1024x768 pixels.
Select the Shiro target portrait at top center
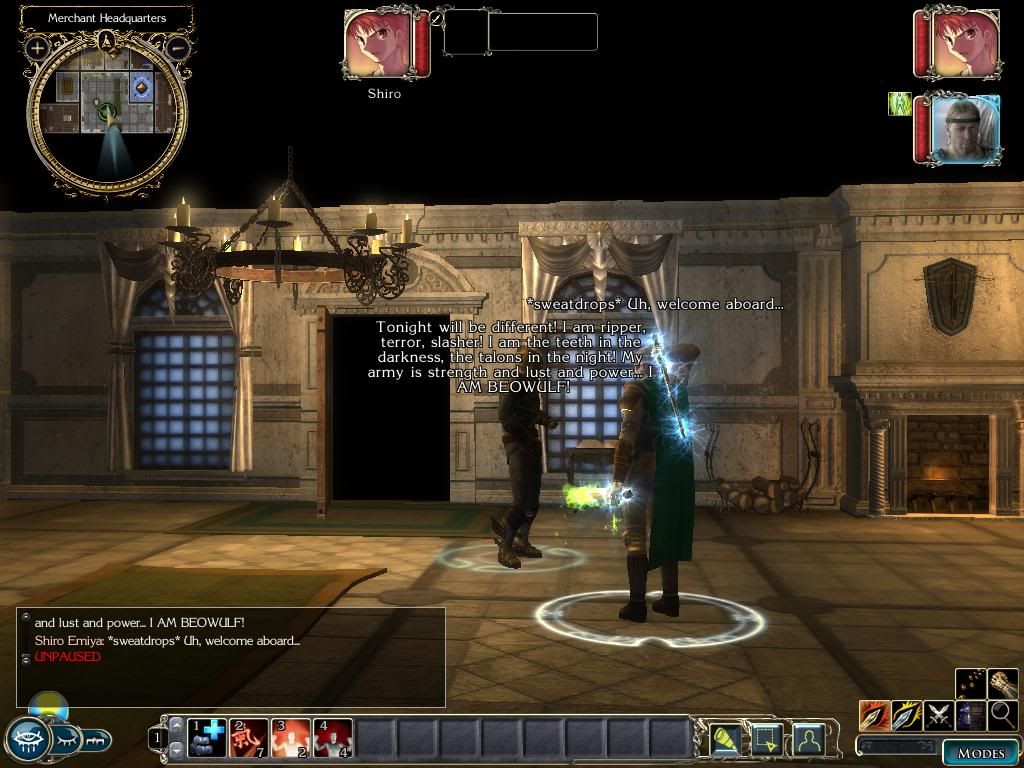[x=379, y=44]
